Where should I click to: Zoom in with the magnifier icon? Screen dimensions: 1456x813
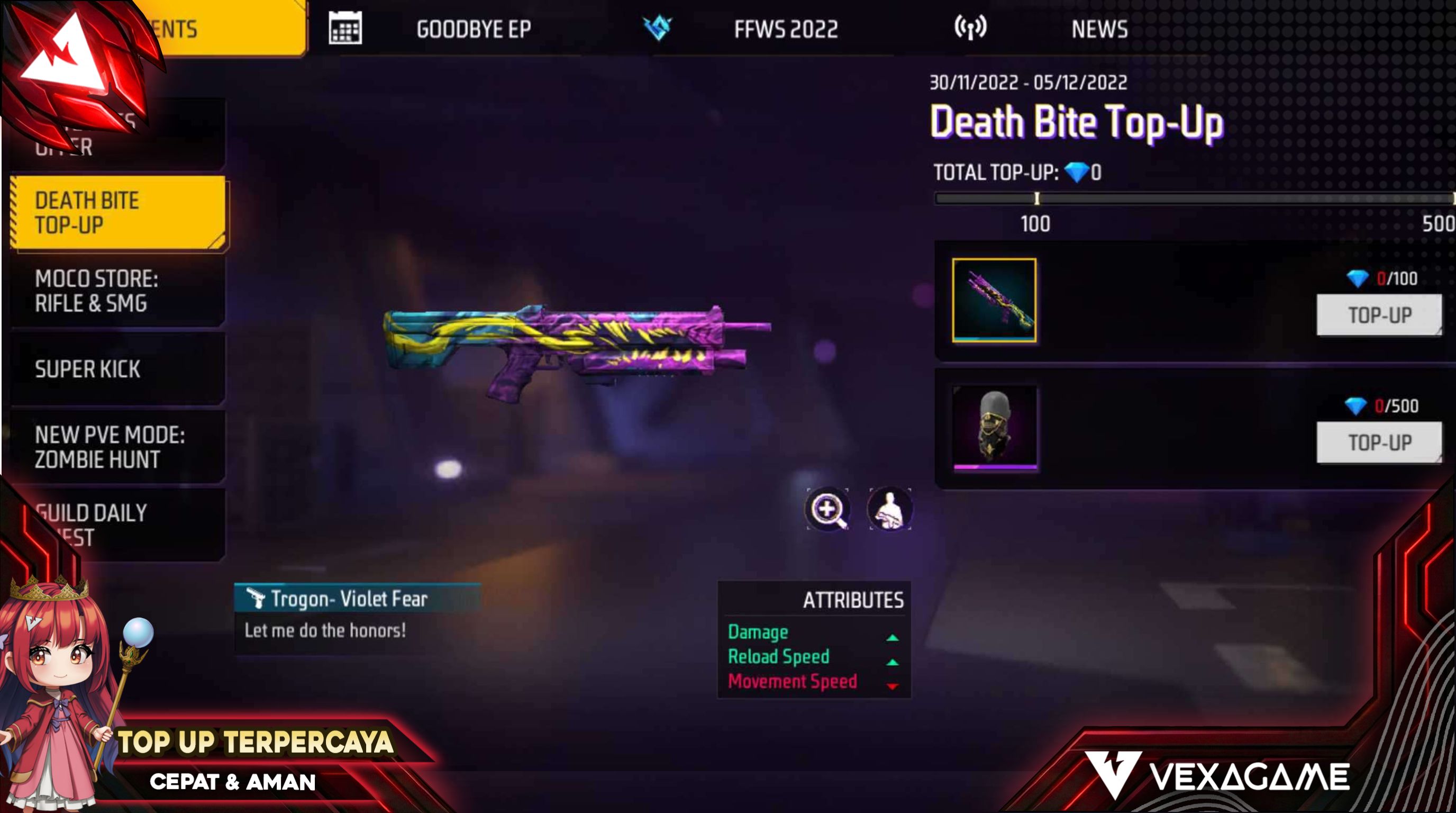(827, 509)
